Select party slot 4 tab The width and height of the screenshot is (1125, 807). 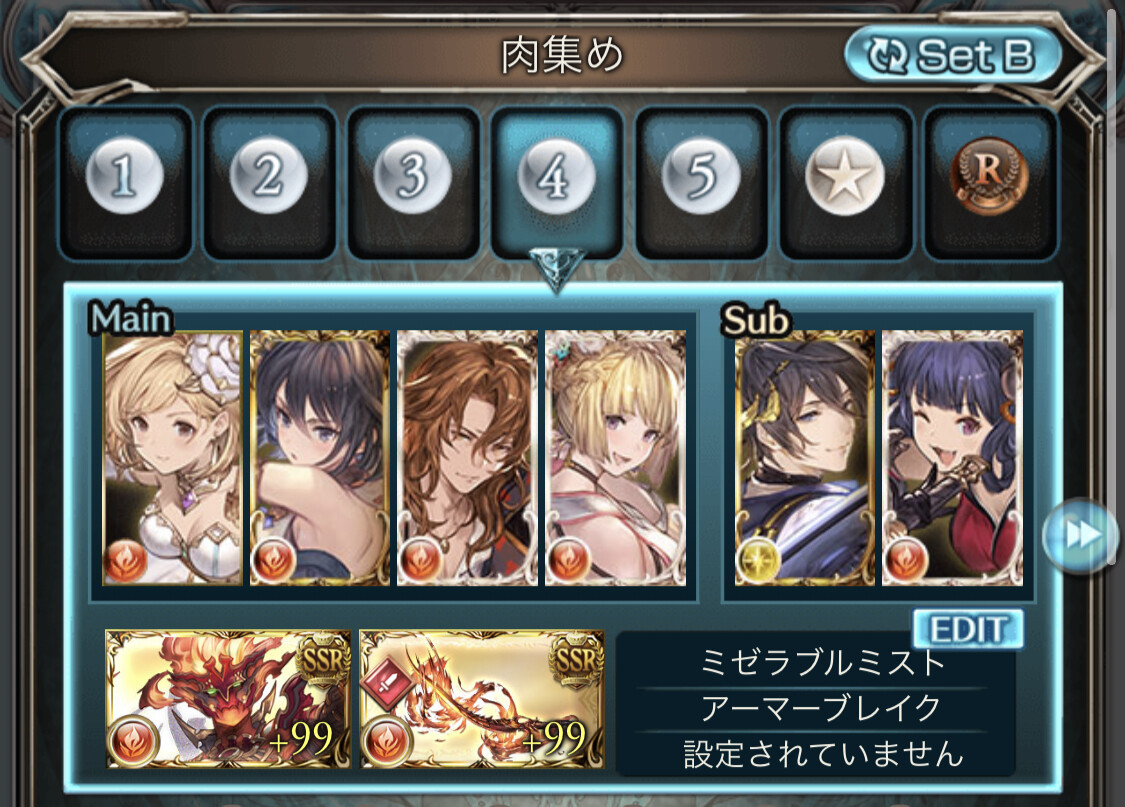[x=556, y=182]
